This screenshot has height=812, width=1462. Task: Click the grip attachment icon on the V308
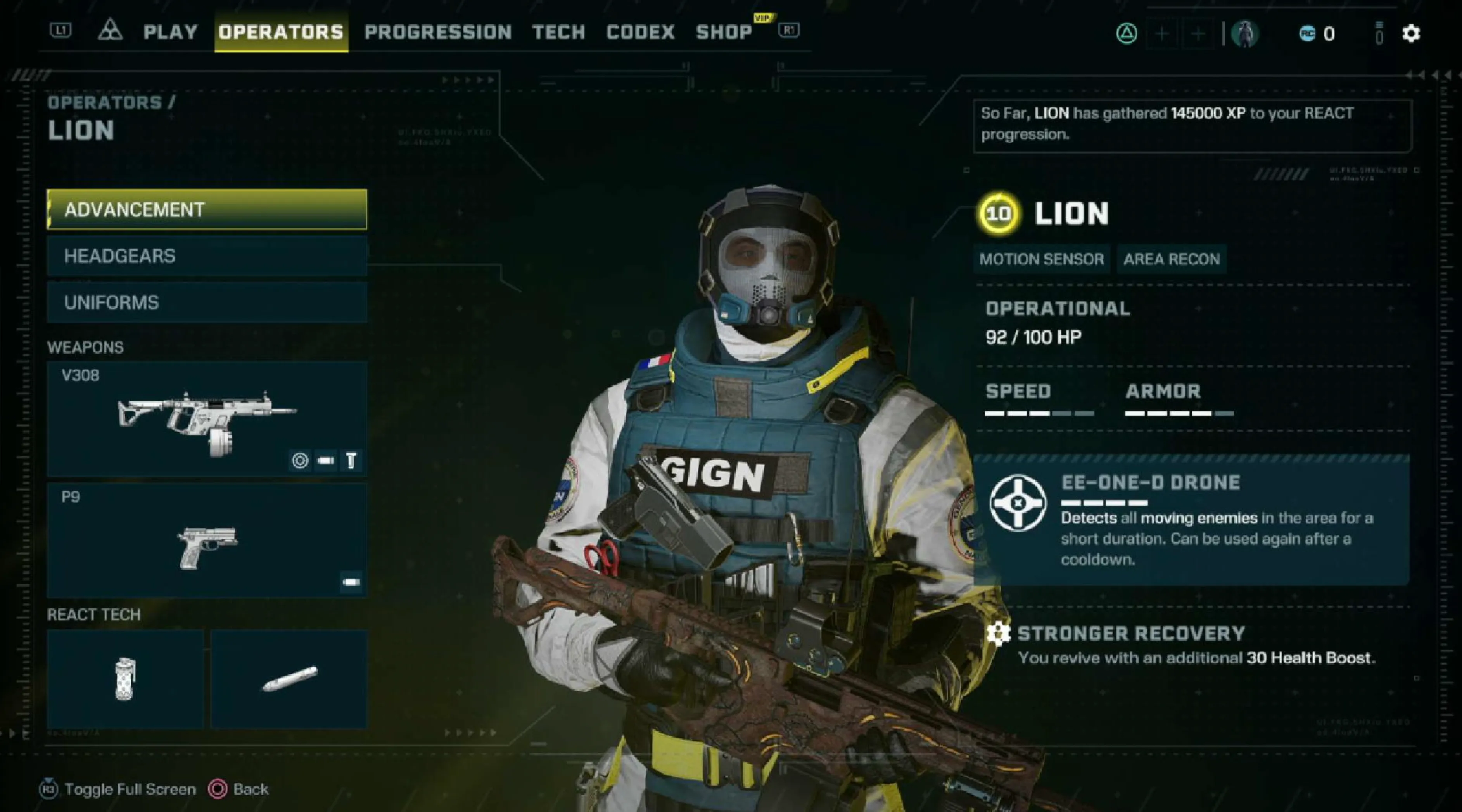click(352, 461)
